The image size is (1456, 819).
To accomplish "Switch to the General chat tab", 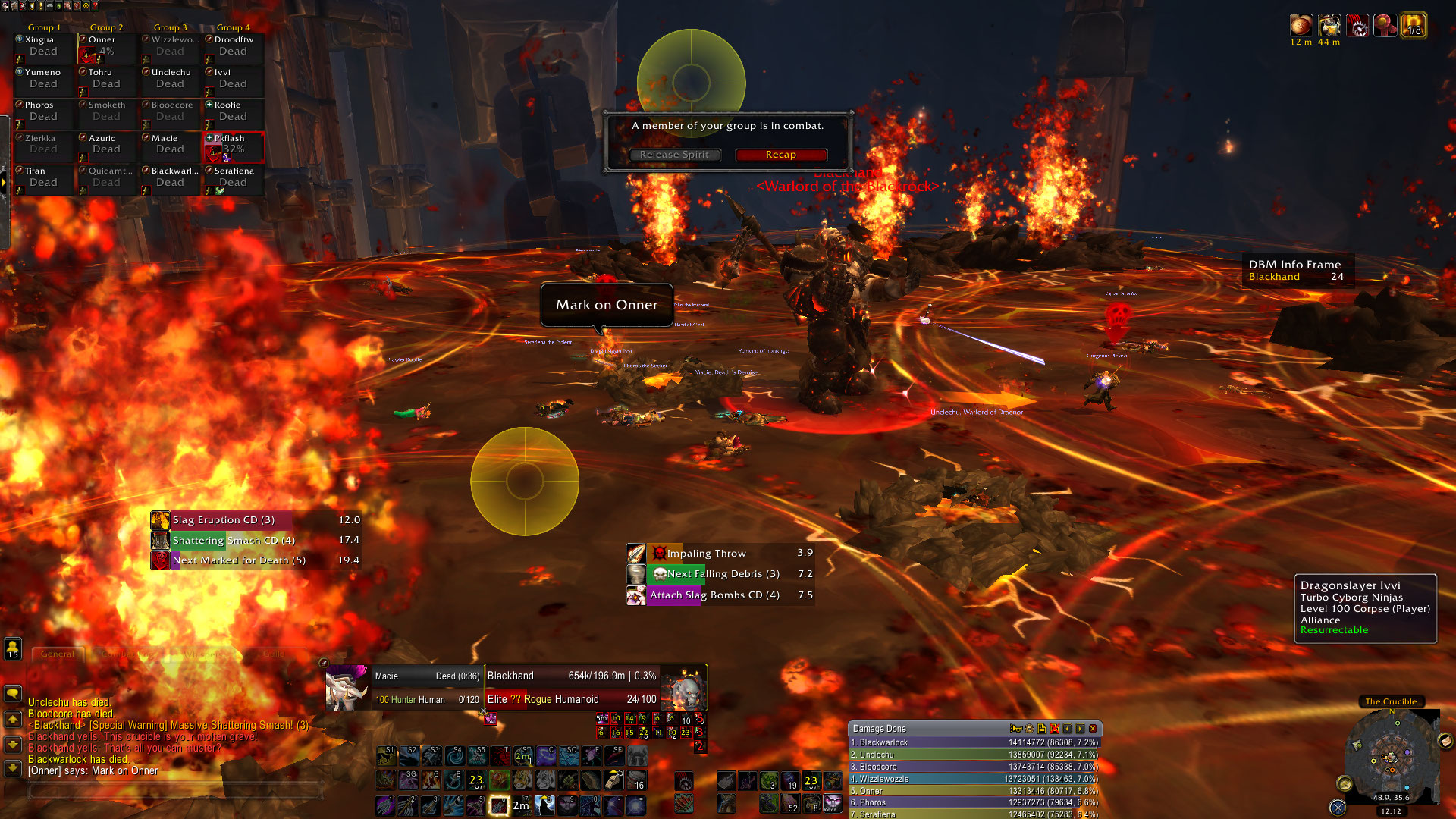I will pos(58,654).
